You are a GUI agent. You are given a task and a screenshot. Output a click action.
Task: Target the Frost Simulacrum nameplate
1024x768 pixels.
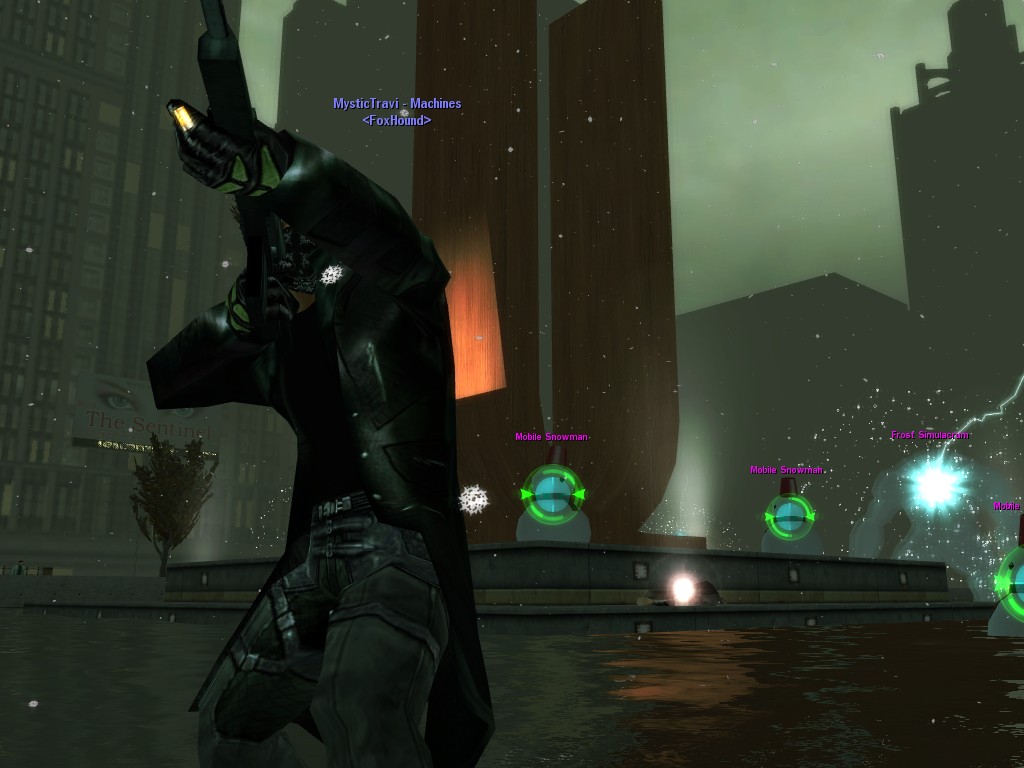point(929,435)
